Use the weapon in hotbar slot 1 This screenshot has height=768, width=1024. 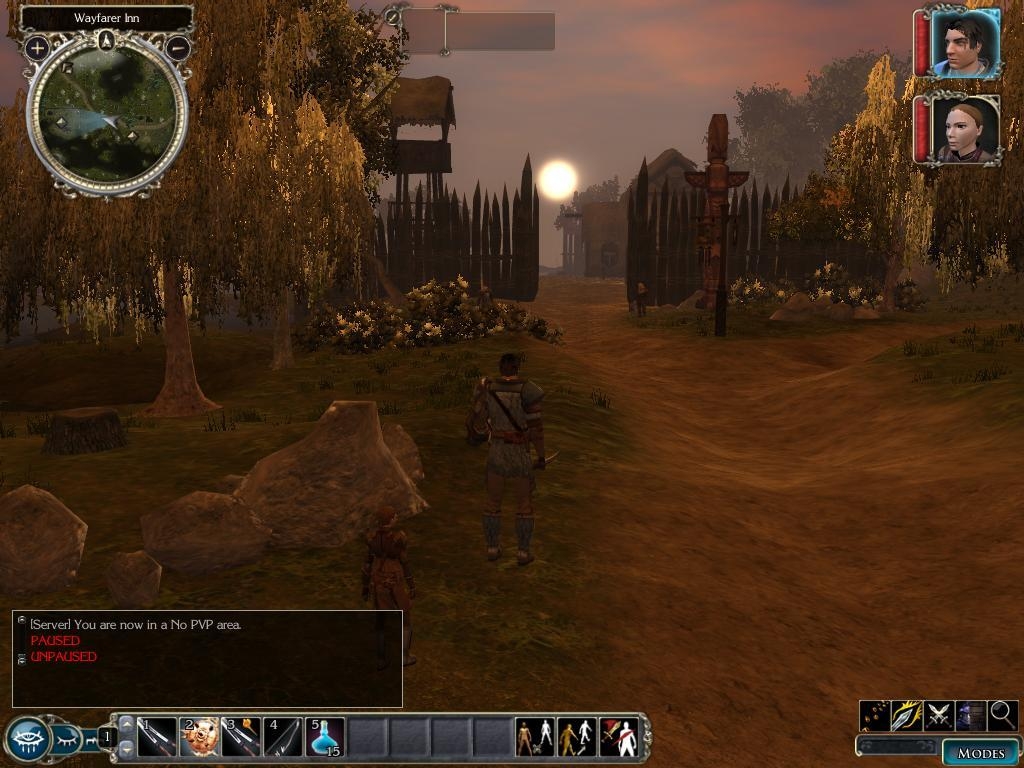coord(157,737)
